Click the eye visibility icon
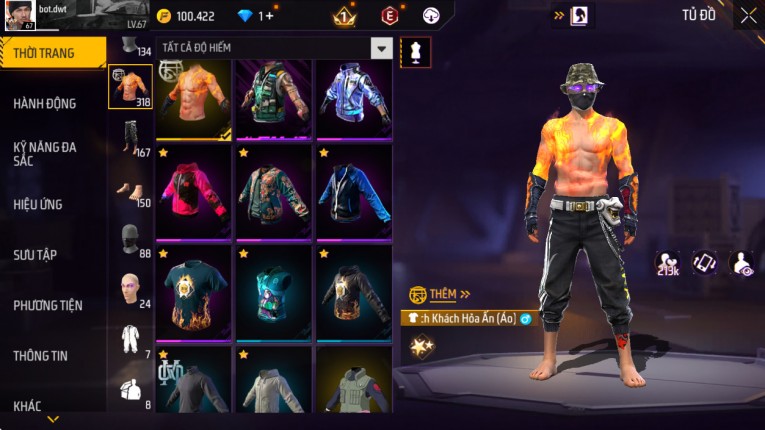 click(743, 262)
